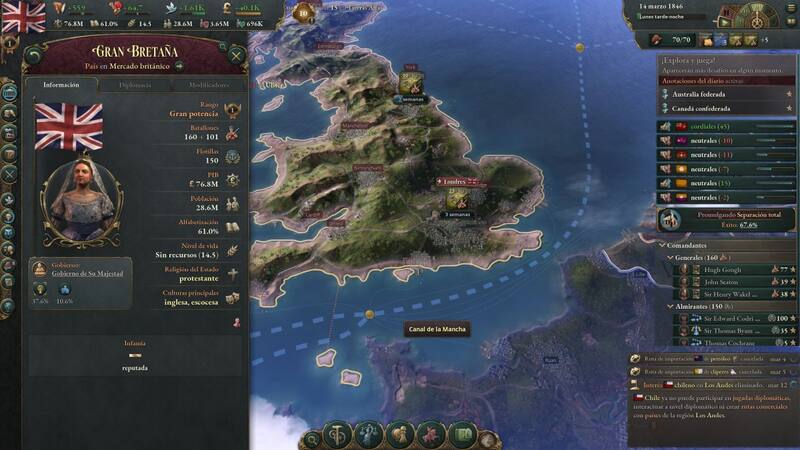Open the Mercado británico market arrow
The image size is (800, 450).
pos(181,66)
